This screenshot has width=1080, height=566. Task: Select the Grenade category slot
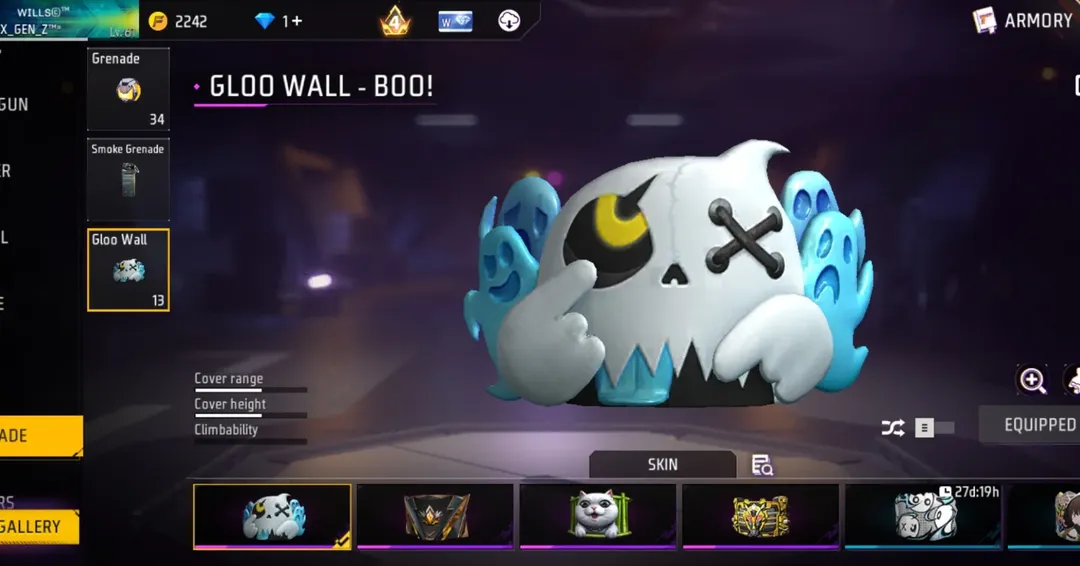128,89
